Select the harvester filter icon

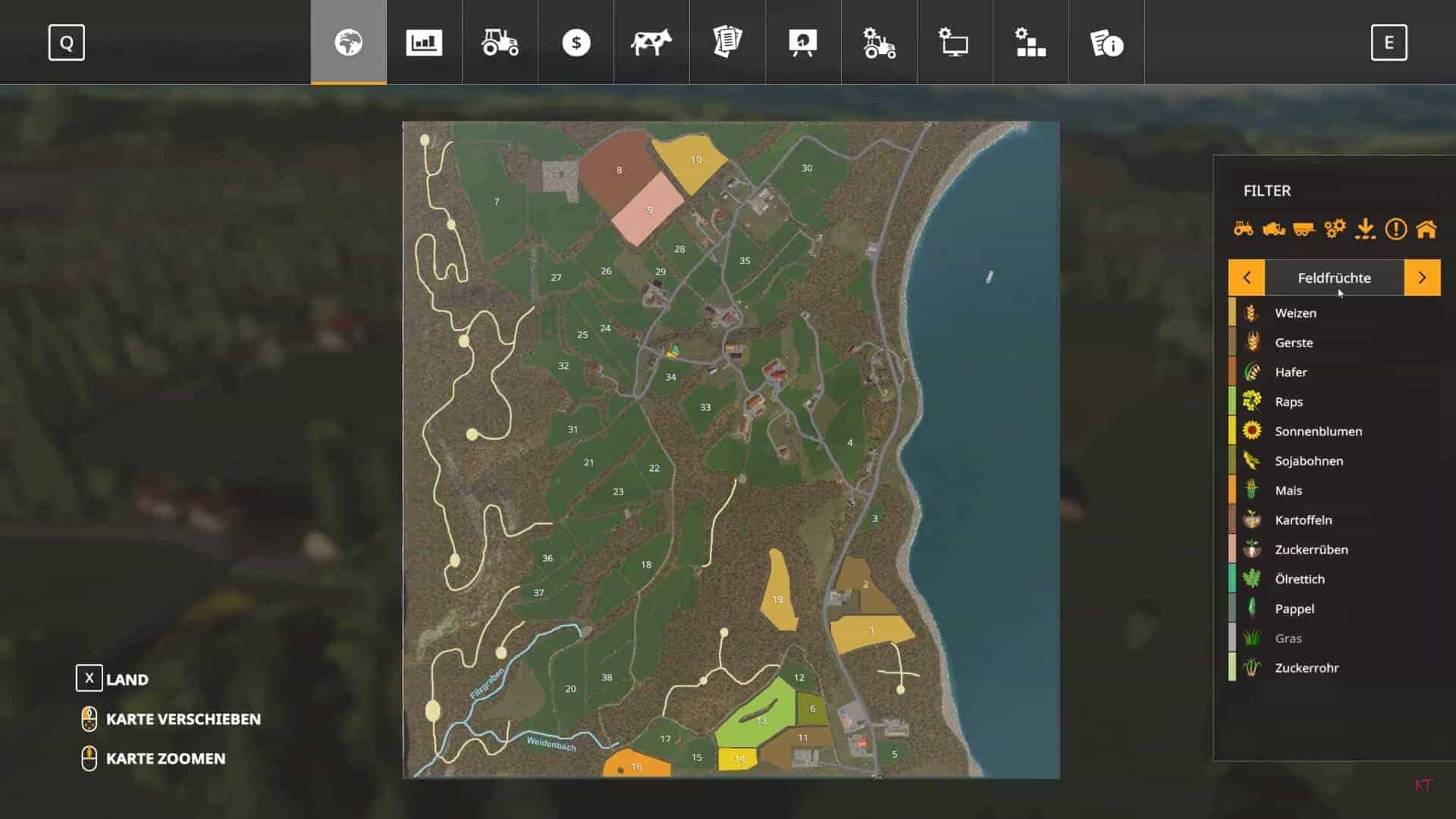click(x=1273, y=227)
